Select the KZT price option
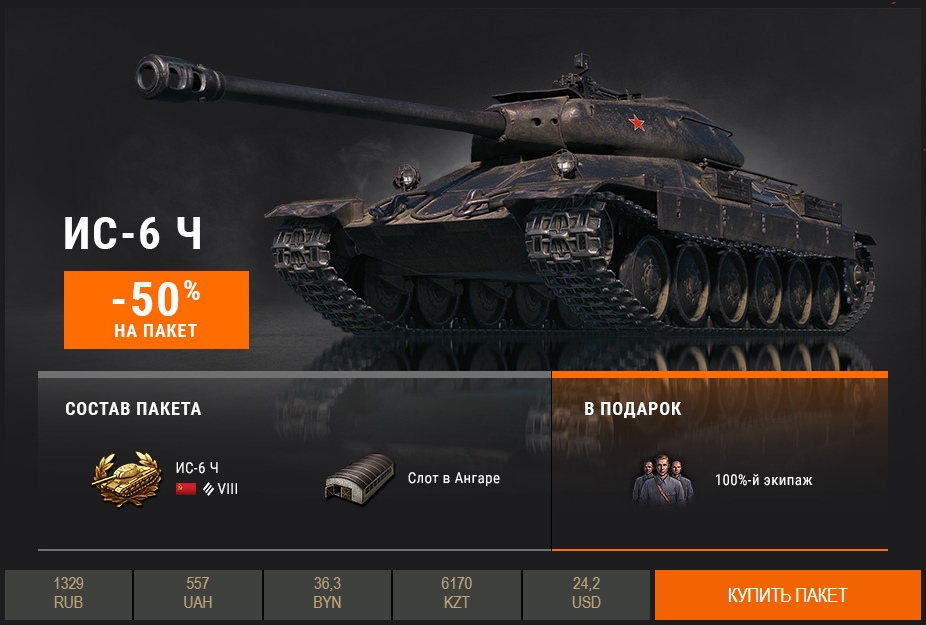The height and width of the screenshot is (625, 926). click(x=456, y=594)
